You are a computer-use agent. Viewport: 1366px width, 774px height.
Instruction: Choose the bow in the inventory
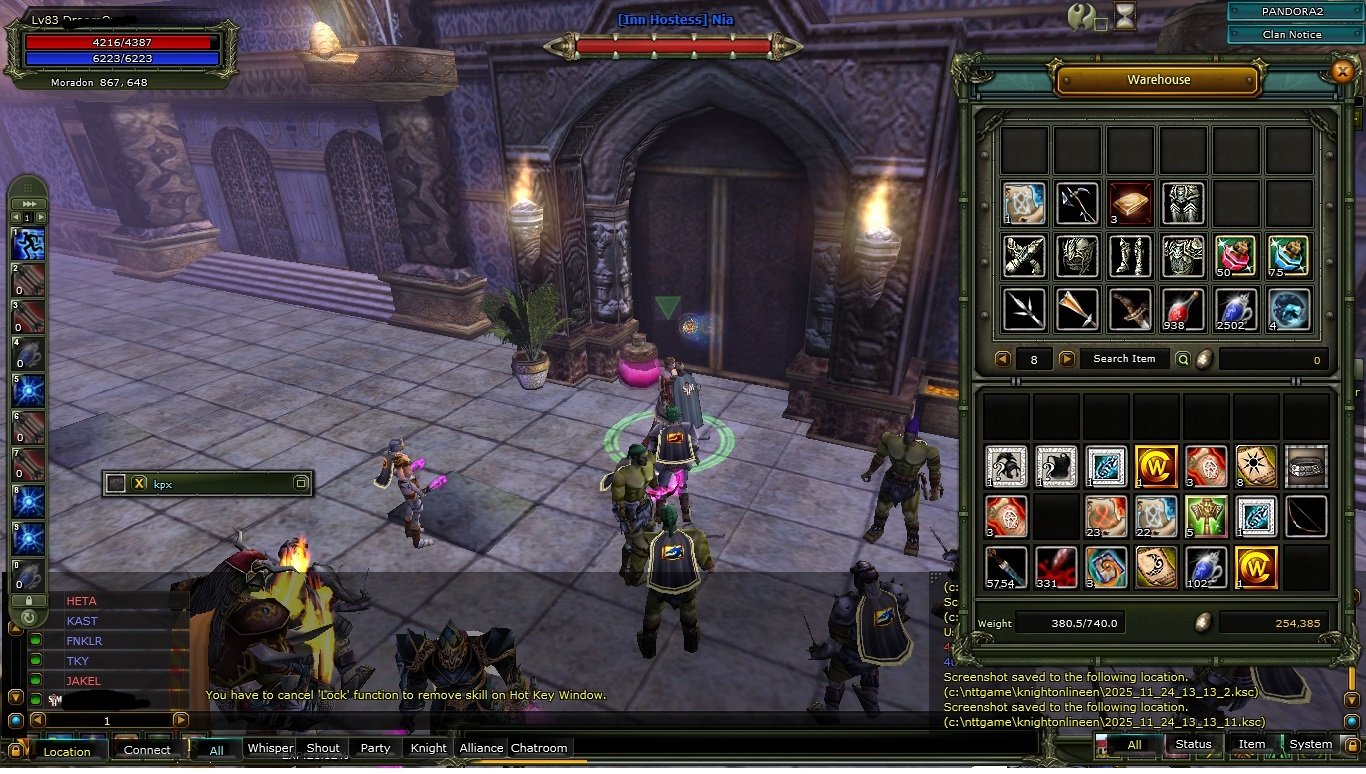point(1306,517)
